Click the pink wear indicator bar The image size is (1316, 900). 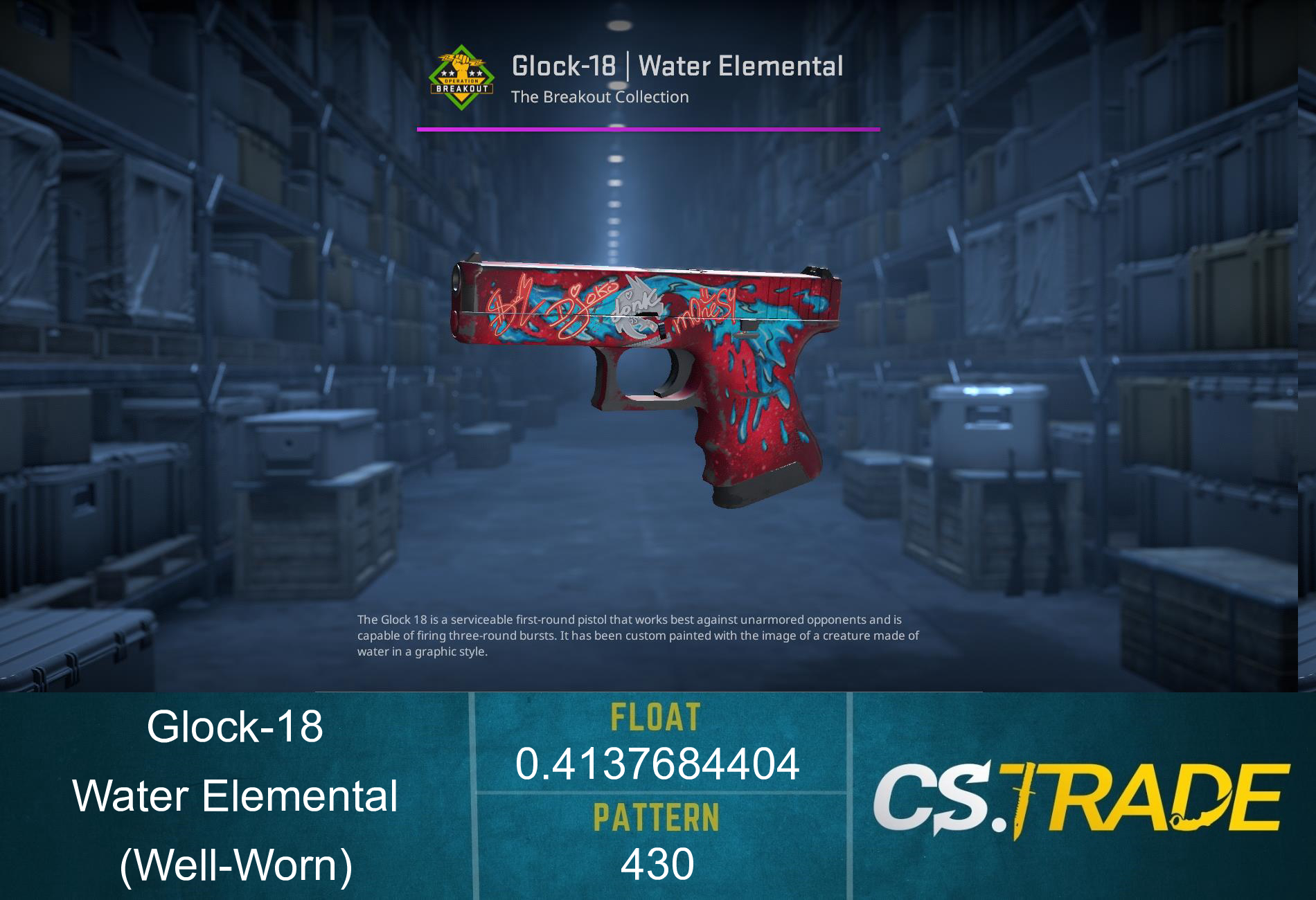click(x=648, y=128)
